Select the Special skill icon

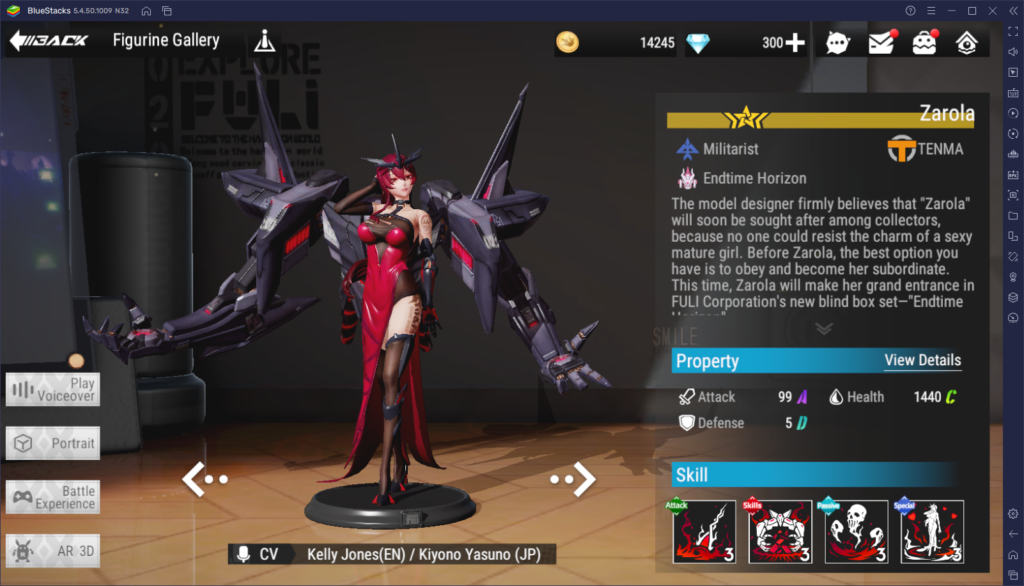click(932, 532)
